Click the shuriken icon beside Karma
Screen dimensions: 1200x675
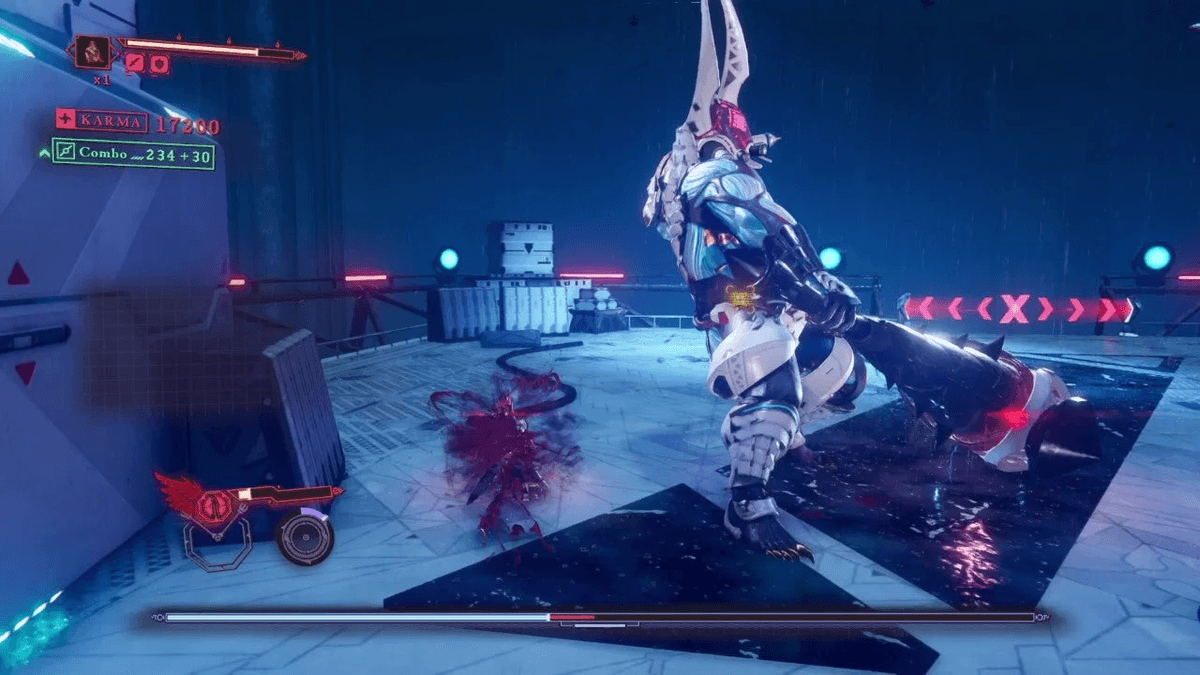pos(67,121)
